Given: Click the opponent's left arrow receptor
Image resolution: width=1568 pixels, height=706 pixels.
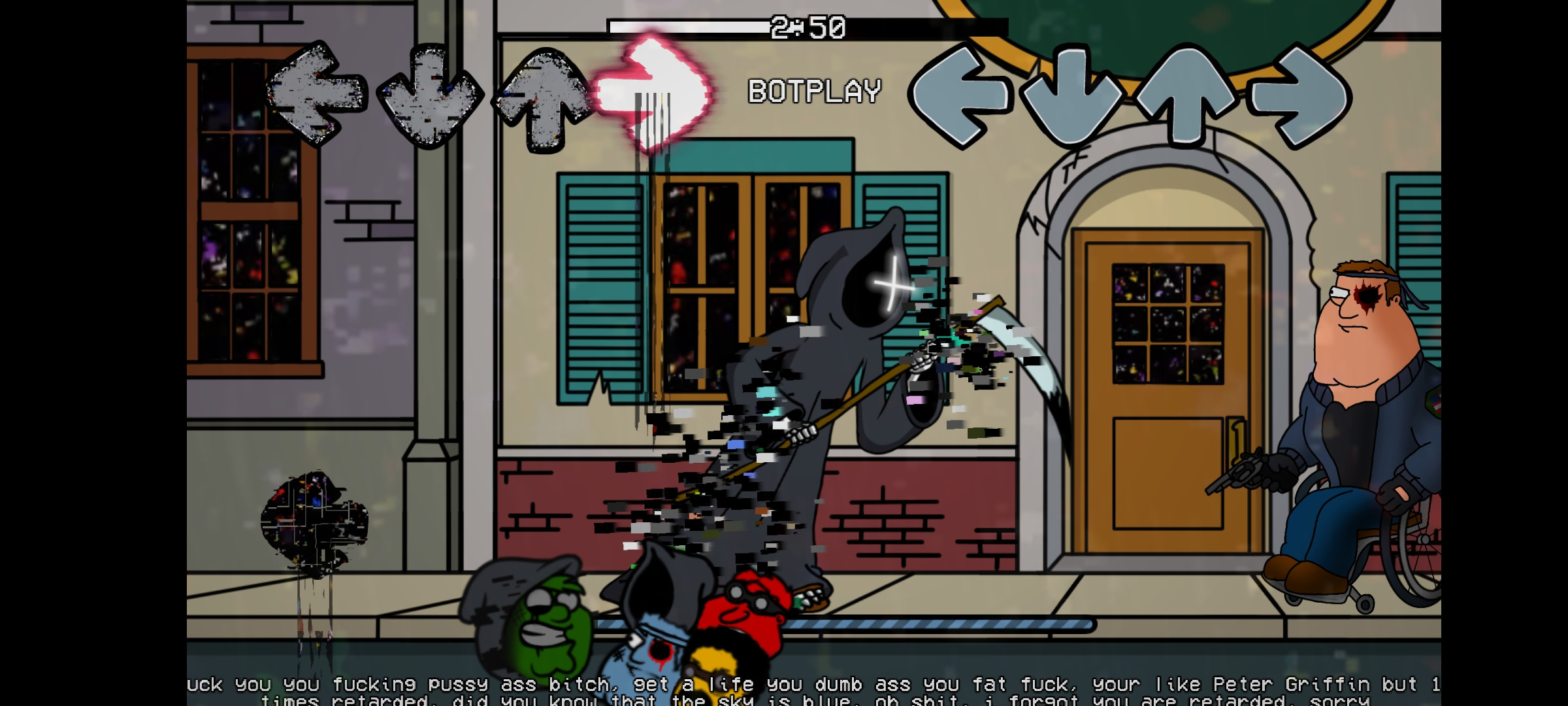Looking at the screenshot, I should pos(314,98).
